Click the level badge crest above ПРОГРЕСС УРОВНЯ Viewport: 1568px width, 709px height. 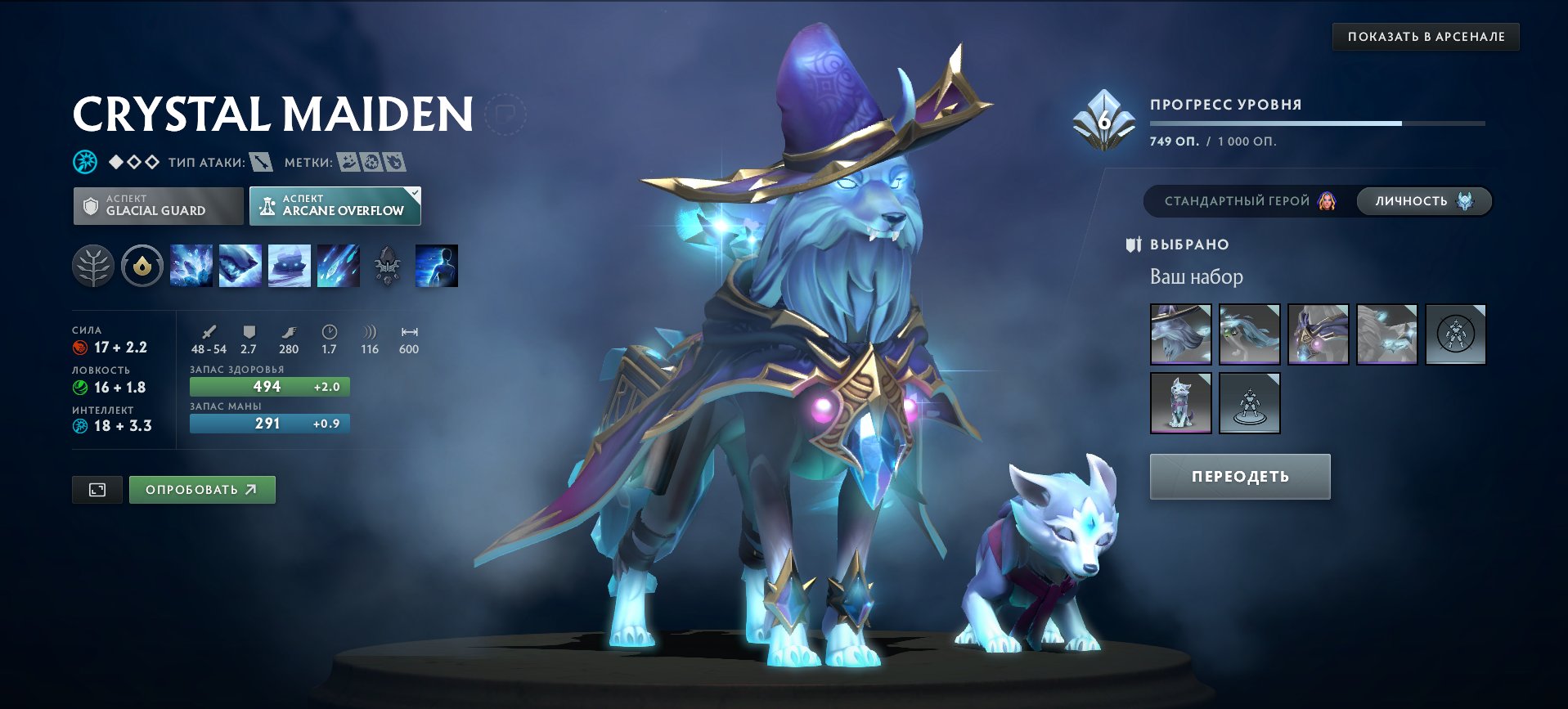pos(1103,119)
